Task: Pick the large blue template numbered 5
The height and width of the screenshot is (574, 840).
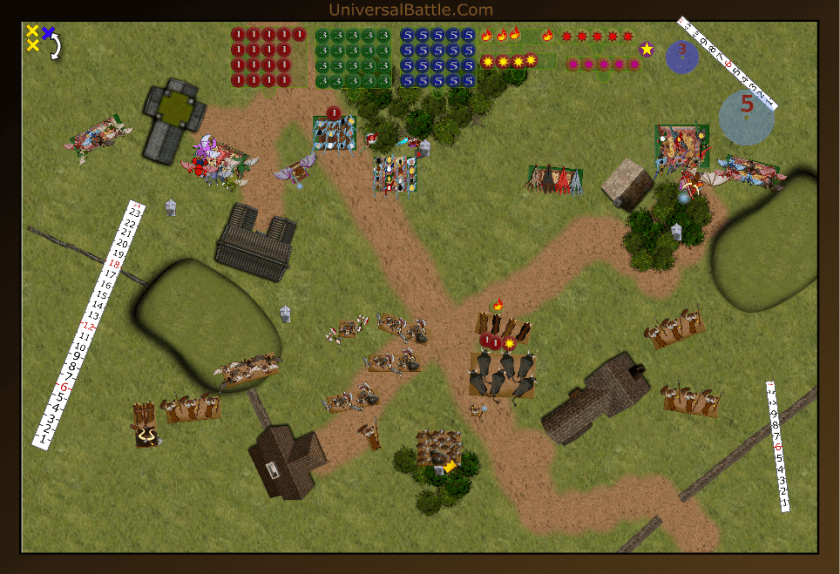Action: click(x=746, y=117)
